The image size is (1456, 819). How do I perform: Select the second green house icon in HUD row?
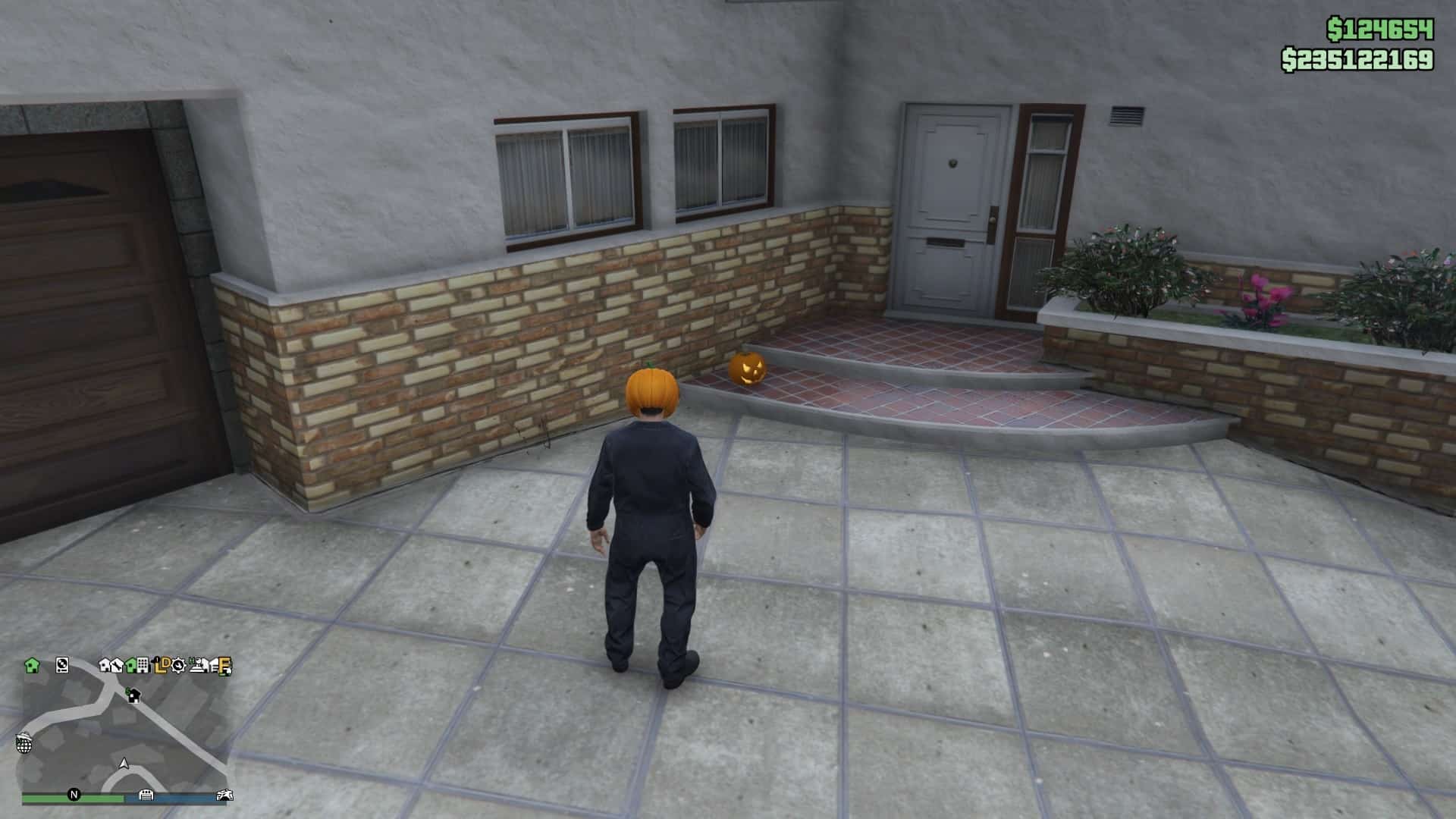(x=130, y=666)
